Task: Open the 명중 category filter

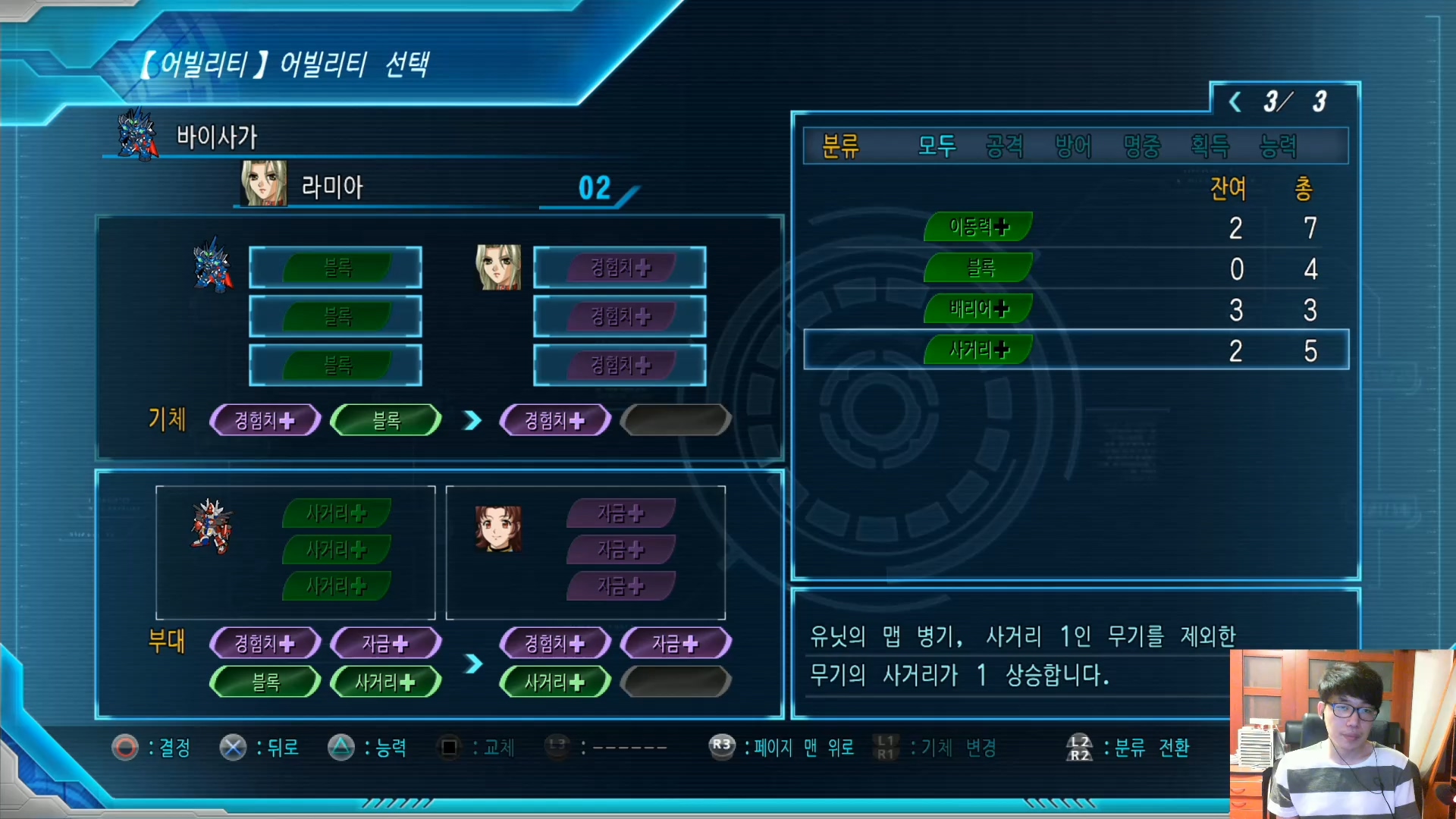Action: 1141,146
